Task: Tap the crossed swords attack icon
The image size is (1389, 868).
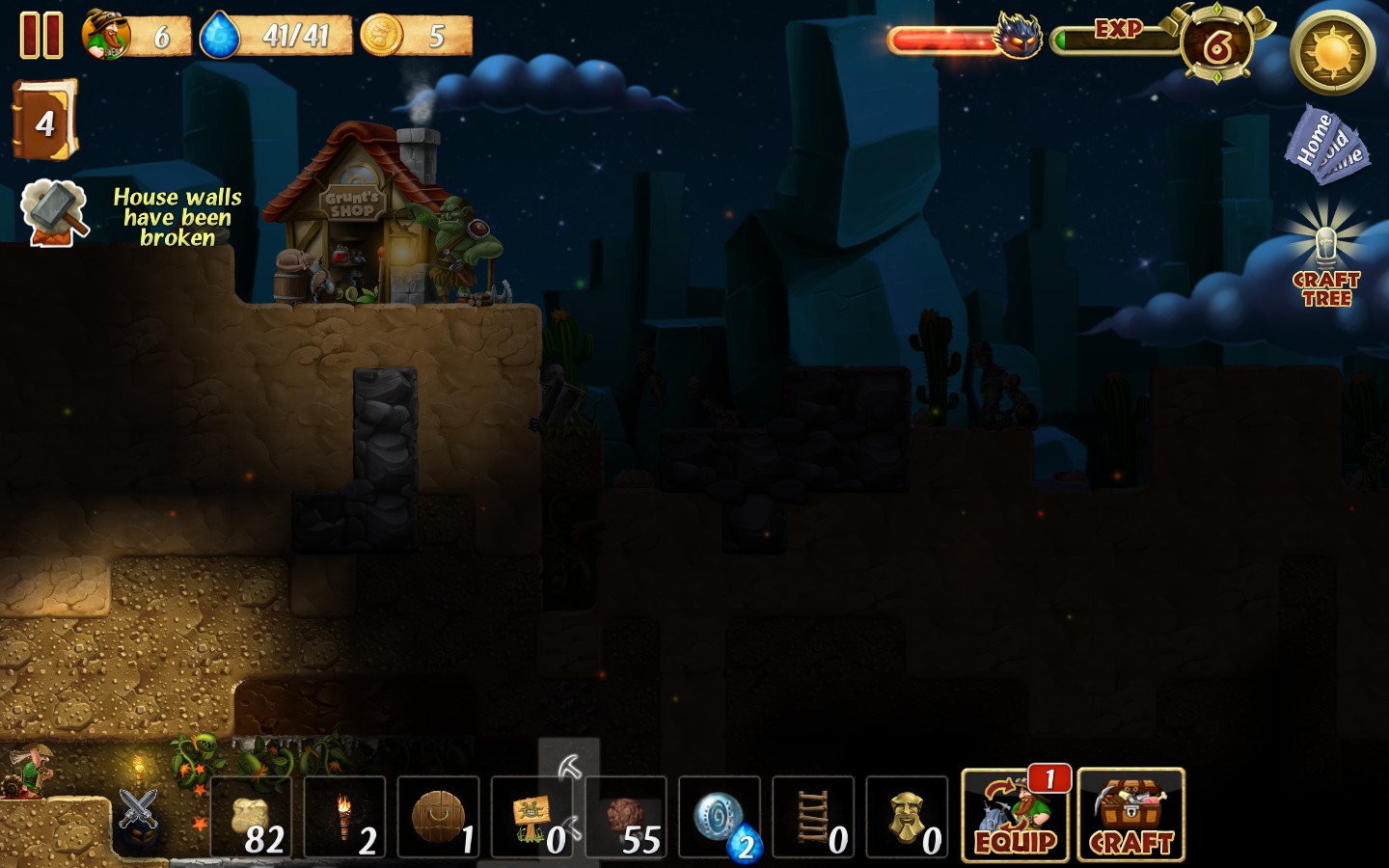Action: pyautogui.click(x=138, y=808)
